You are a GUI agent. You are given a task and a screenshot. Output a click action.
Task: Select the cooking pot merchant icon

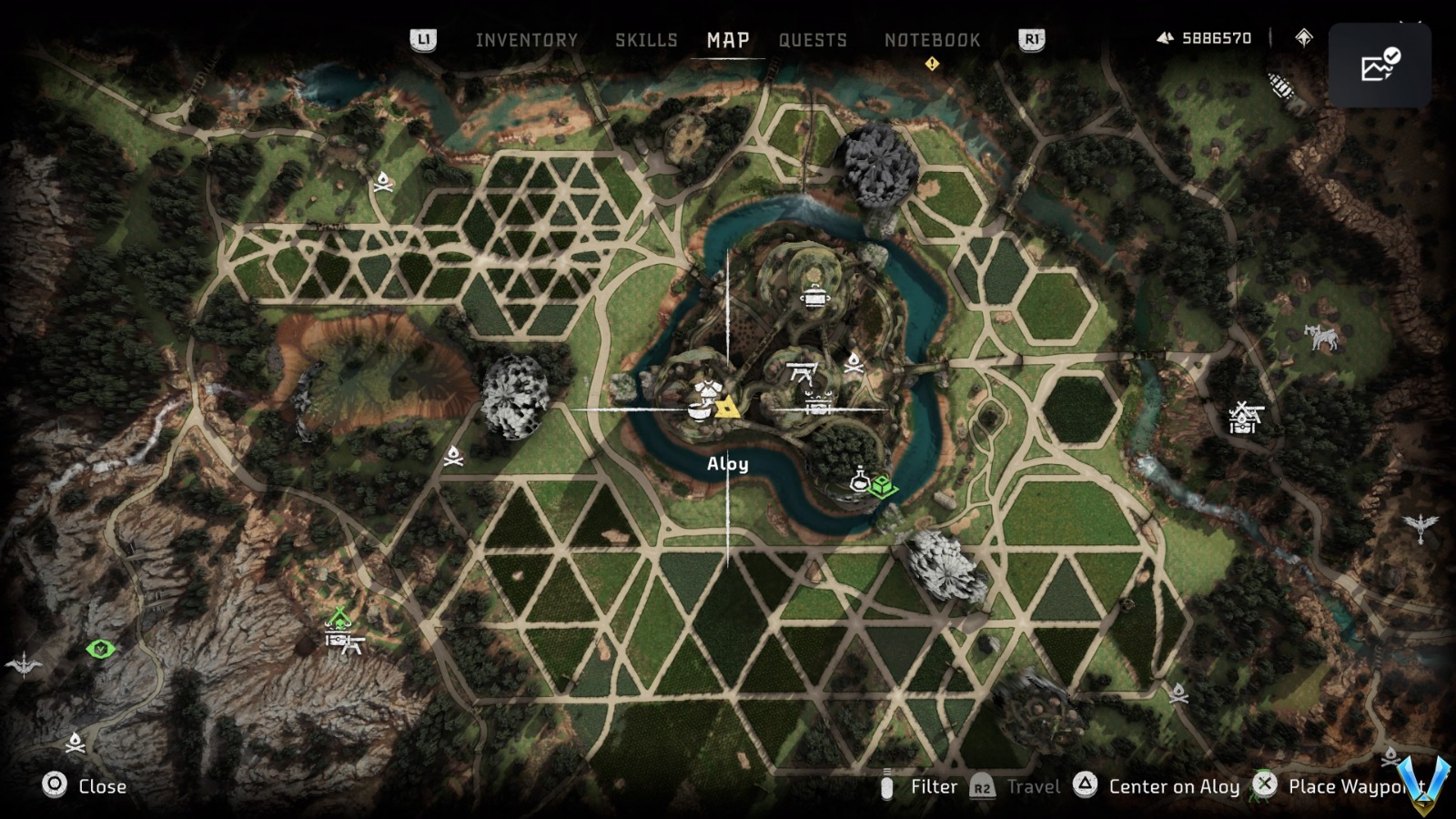pos(814,298)
